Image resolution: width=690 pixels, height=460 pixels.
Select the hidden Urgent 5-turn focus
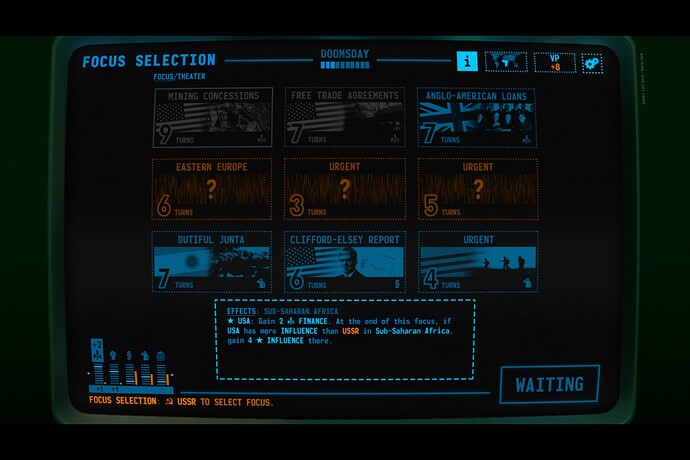(x=476, y=188)
